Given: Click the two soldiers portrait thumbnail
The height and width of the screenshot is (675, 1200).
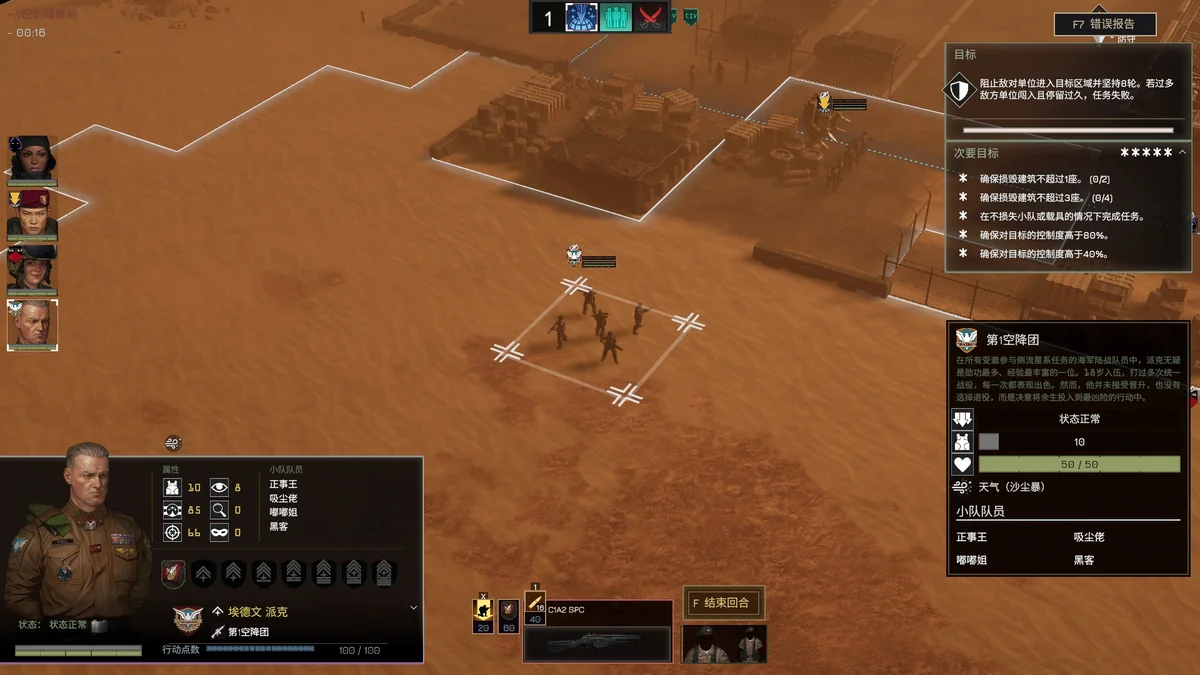Looking at the screenshot, I should 724,644.
